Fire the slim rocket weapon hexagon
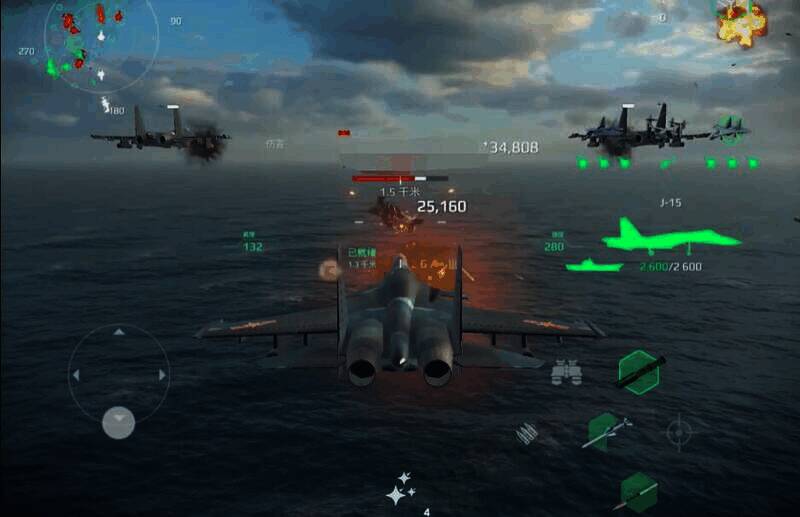The width and height of the screenshot is (800, 517). pos(638,491)
